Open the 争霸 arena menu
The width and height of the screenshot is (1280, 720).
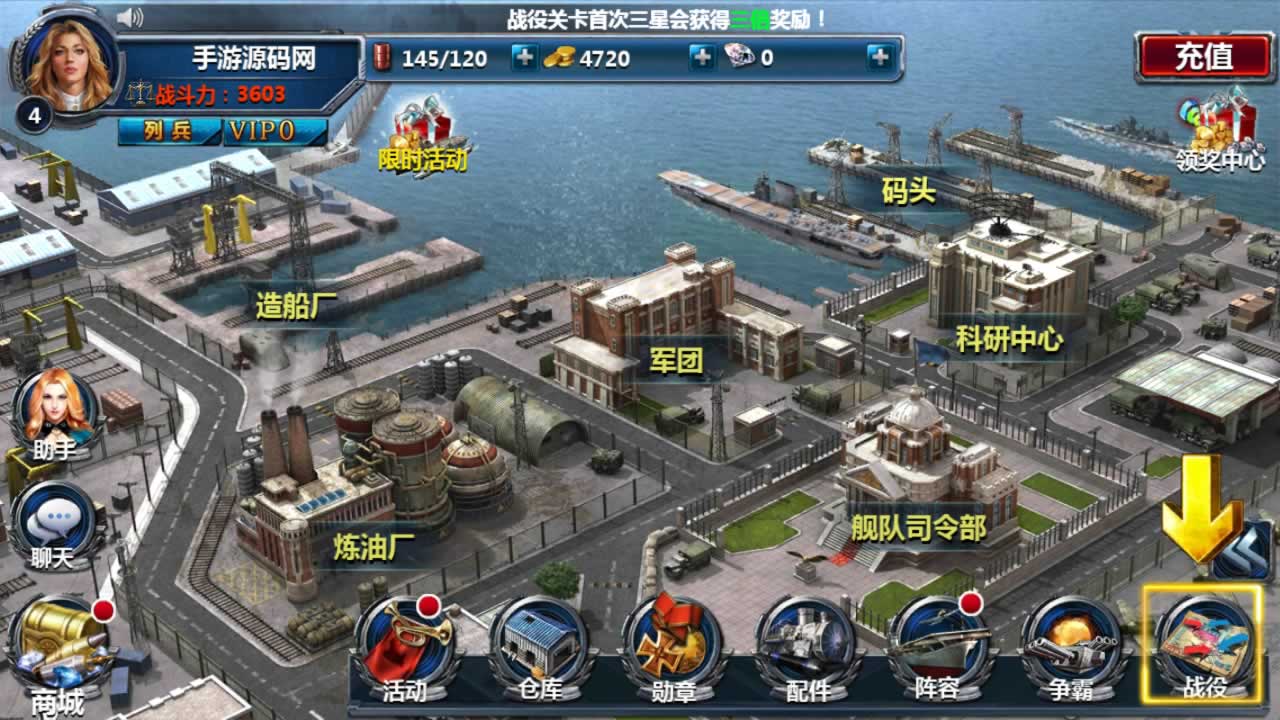pyautogui.click(x=1070, y=645)
